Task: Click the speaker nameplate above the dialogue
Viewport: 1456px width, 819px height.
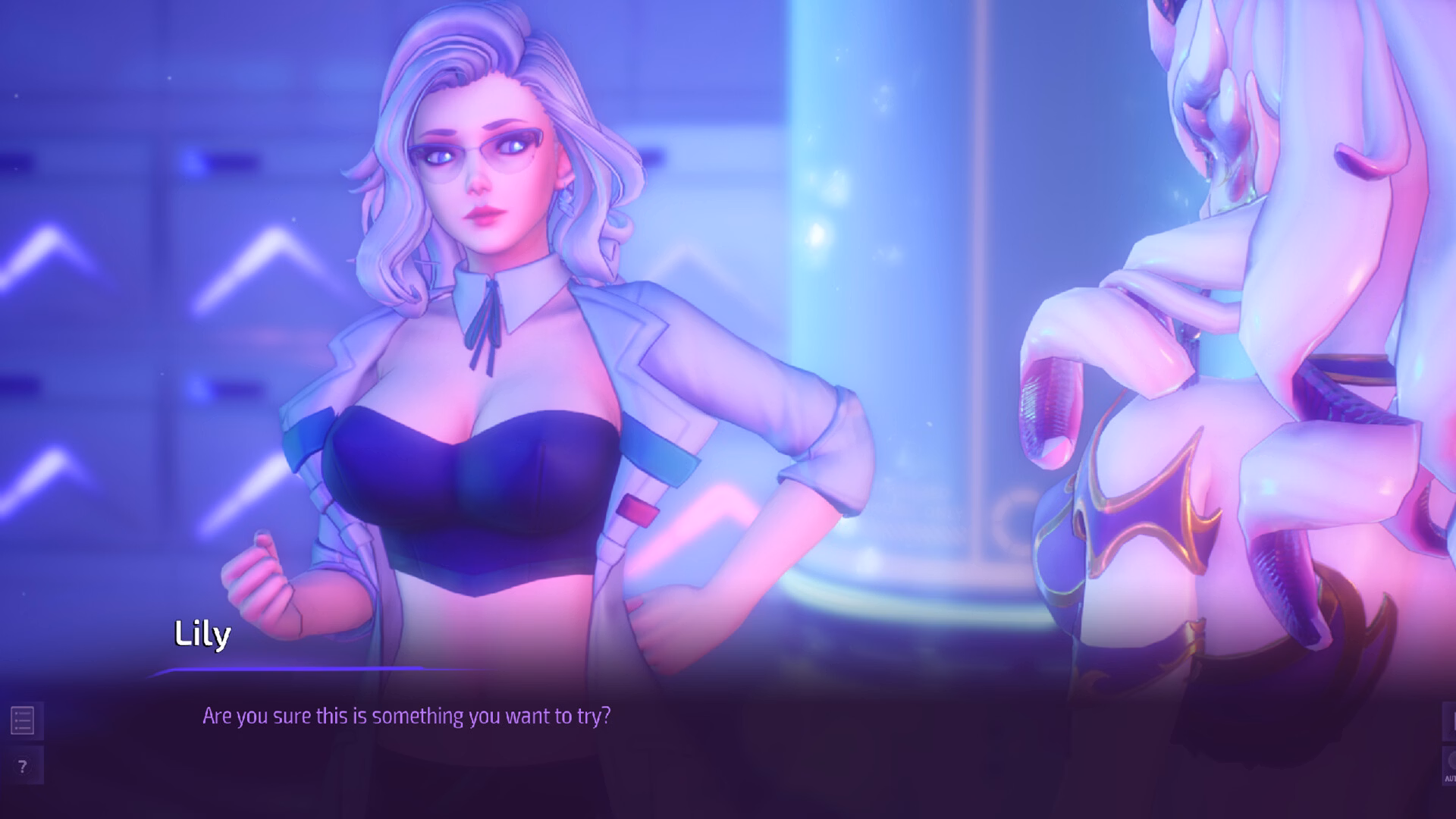Action: pyautogui.click(x=202, y=635)
